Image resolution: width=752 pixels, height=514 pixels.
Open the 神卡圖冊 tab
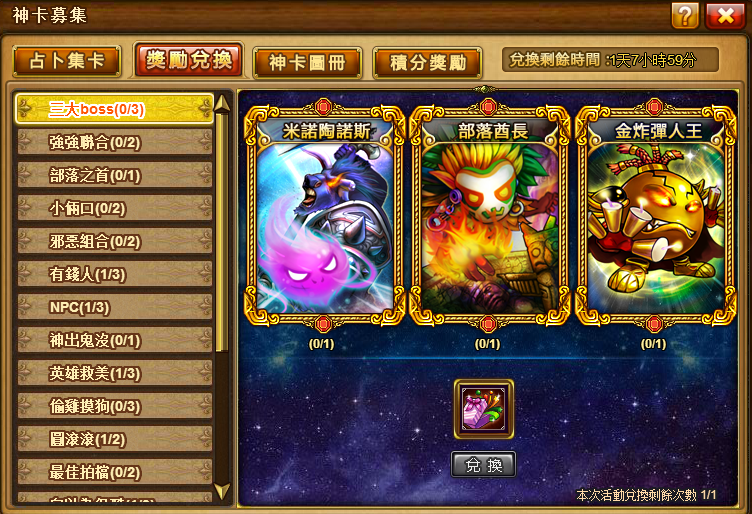tap(306, 62)
